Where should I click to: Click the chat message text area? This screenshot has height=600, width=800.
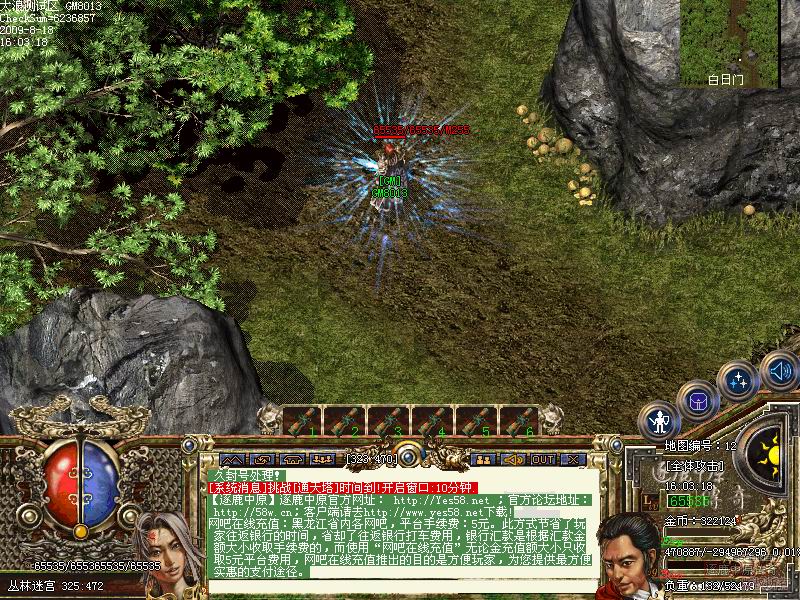tap(400, 530)
